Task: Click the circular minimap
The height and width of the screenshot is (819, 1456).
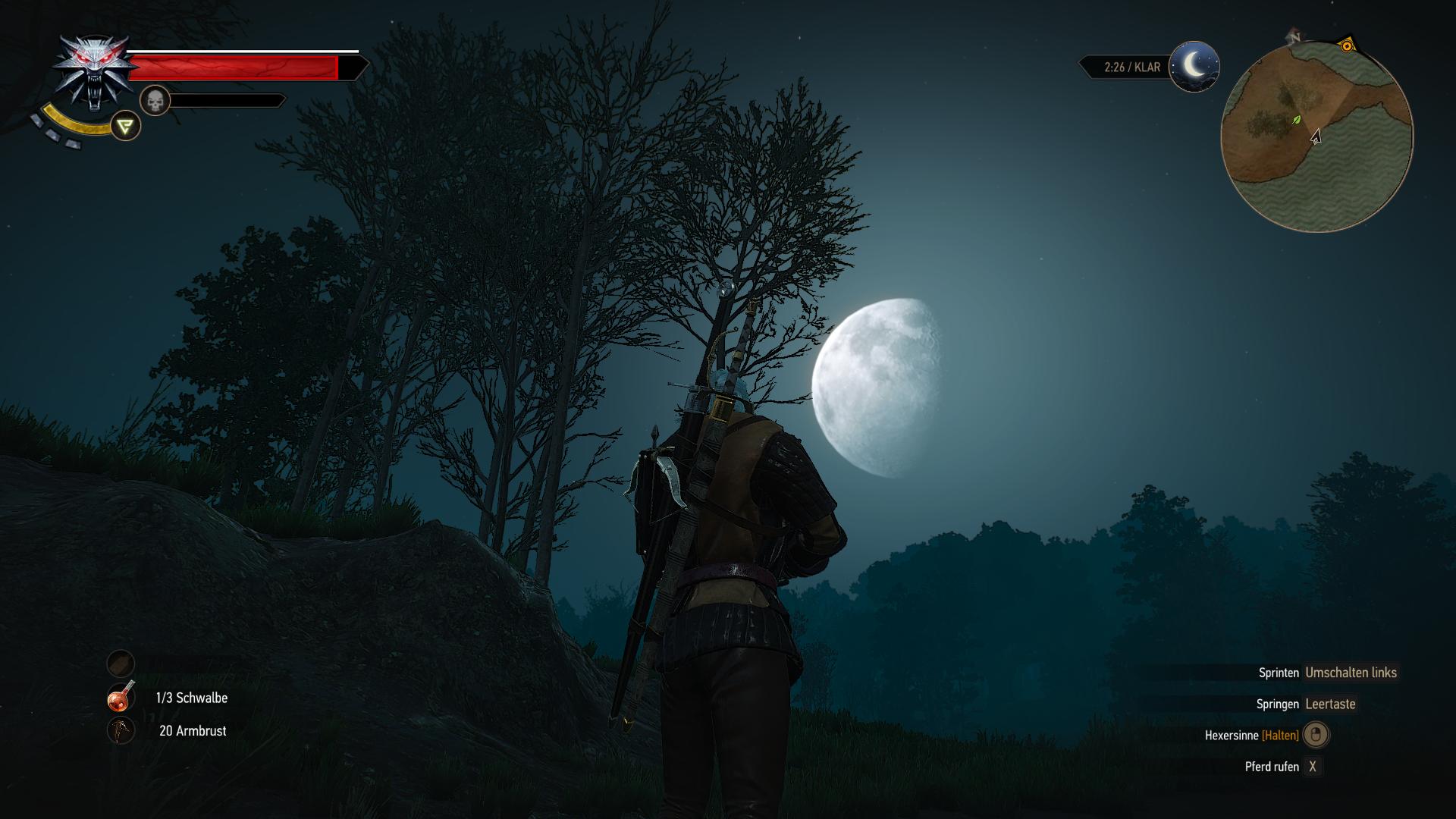Action: pyautogui.click(x=1317, y=137)
